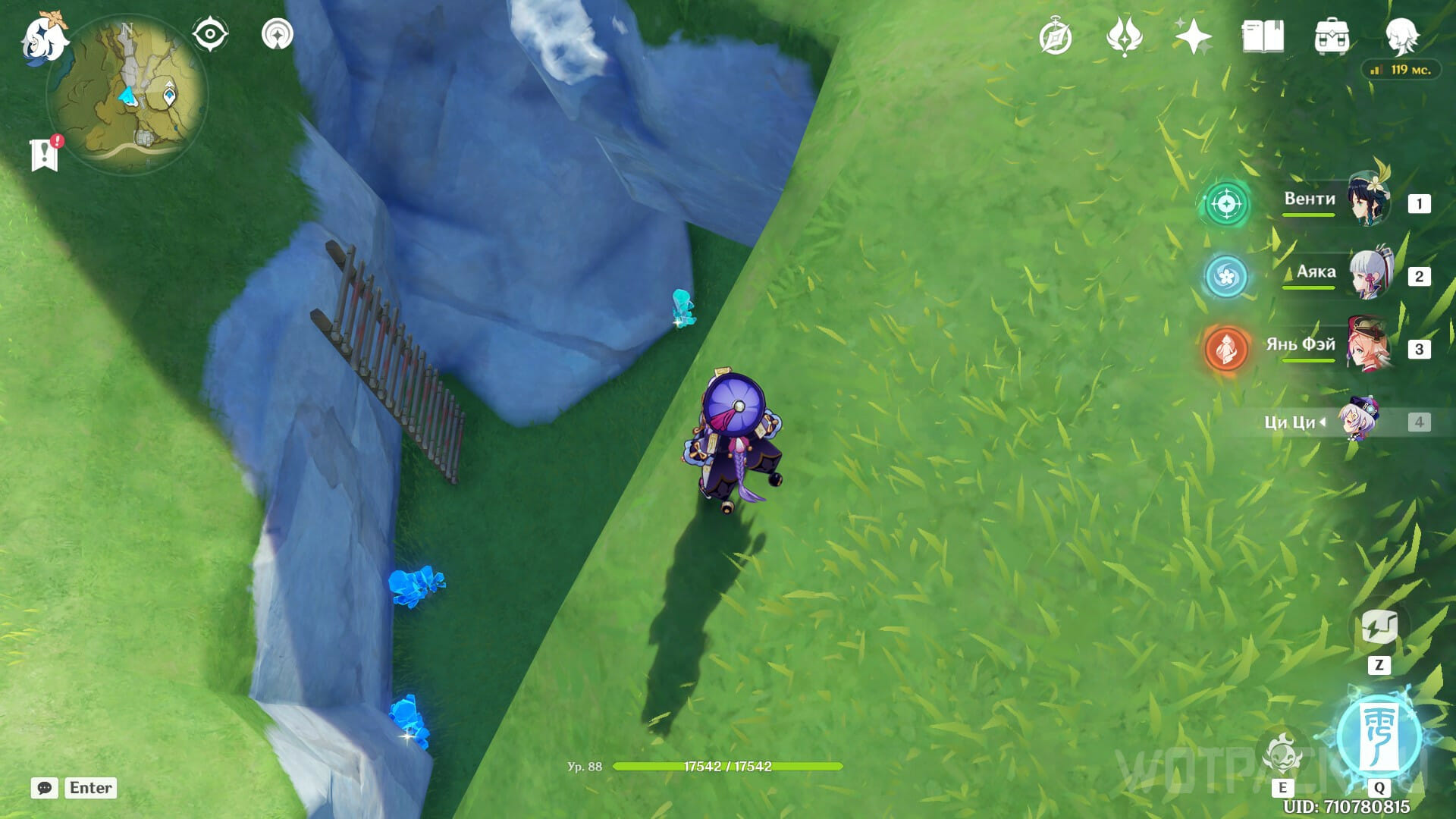Open the inventory backpack icon

click(x=1332, y=36)
